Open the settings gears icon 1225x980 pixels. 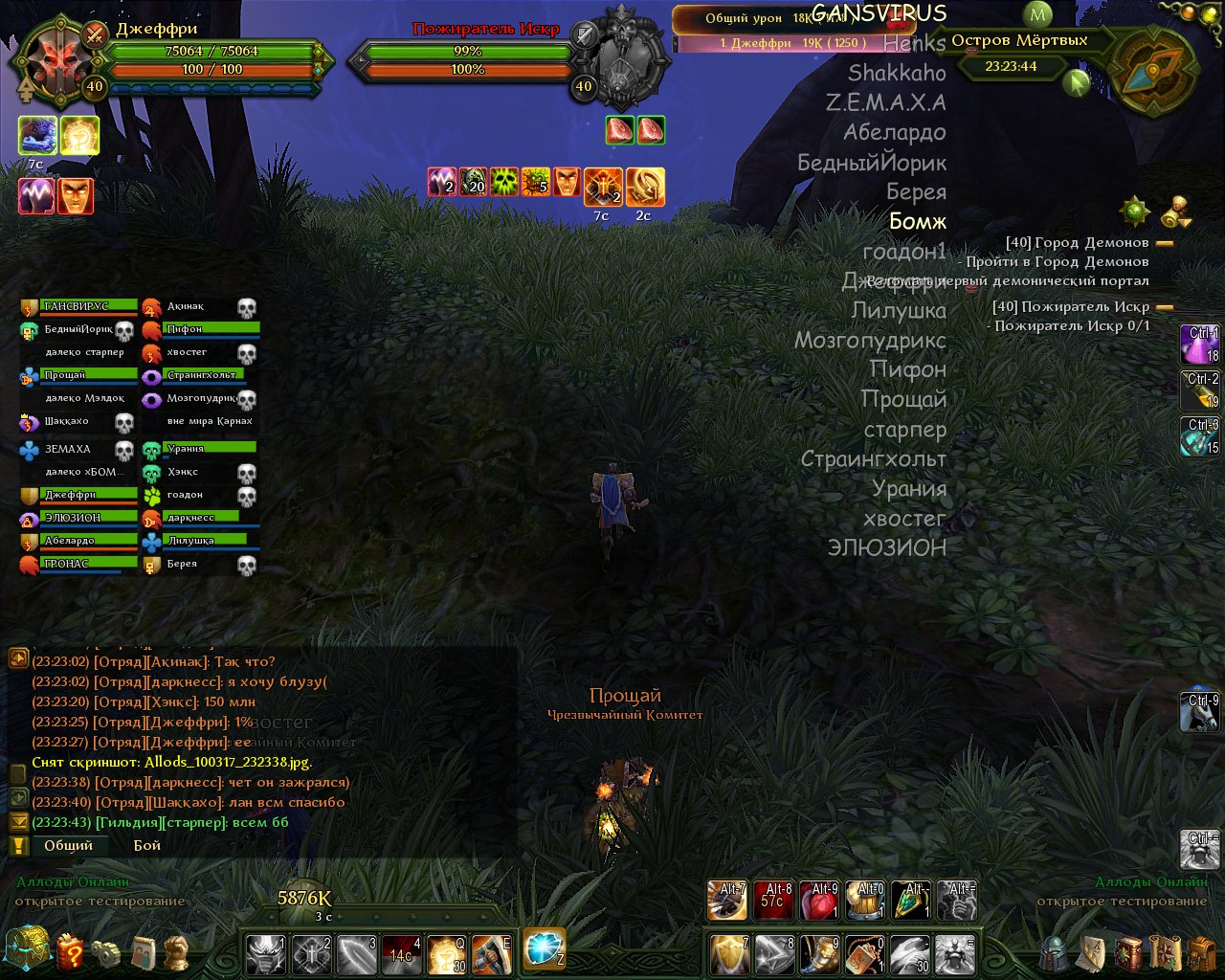106,953
